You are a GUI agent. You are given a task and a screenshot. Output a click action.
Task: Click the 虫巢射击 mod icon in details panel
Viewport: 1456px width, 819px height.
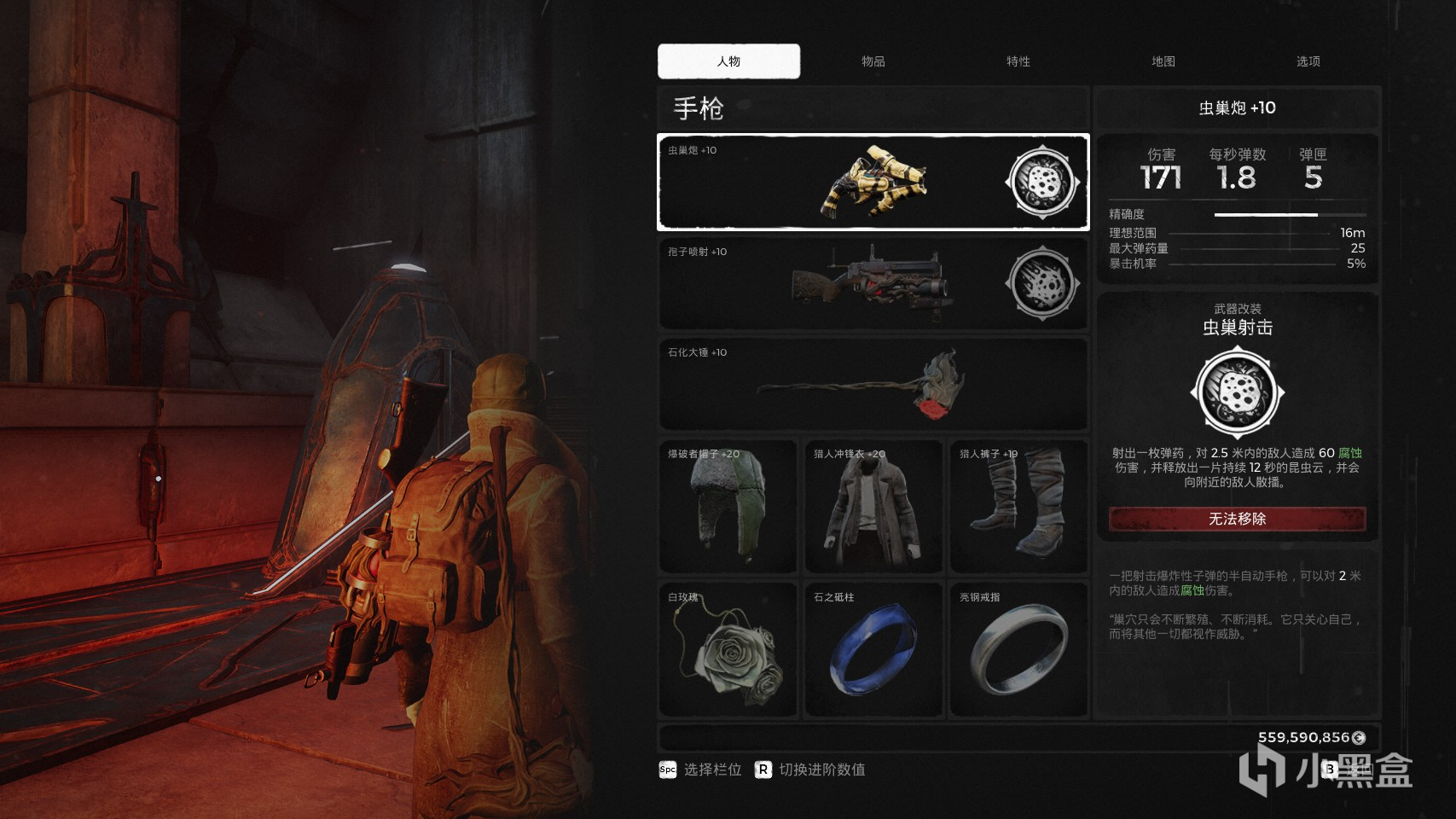tap(1237, 392)
